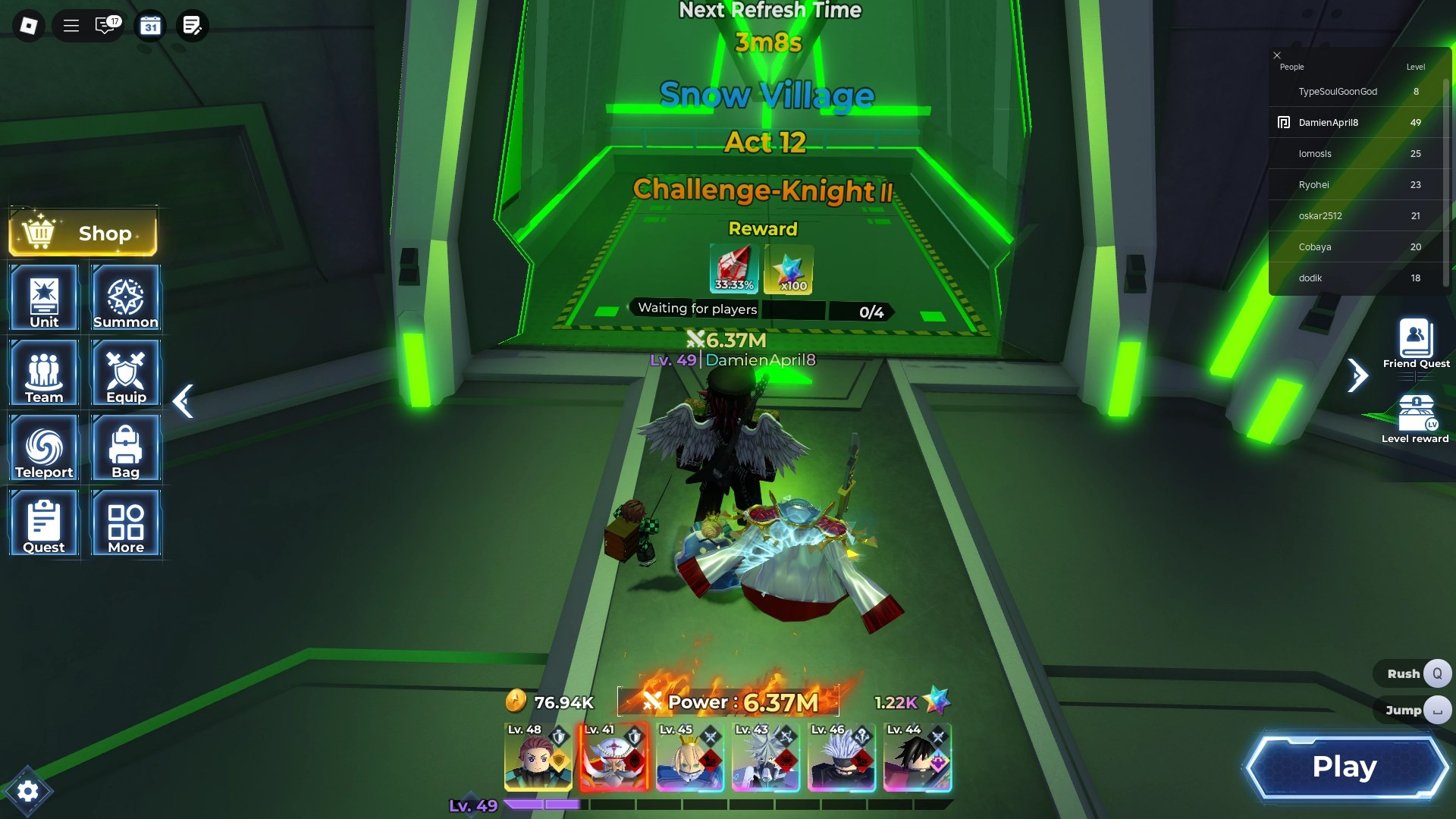1456x819 pixels.
Task: Close the People leaderboard panel
Action: coord(1276,55)
